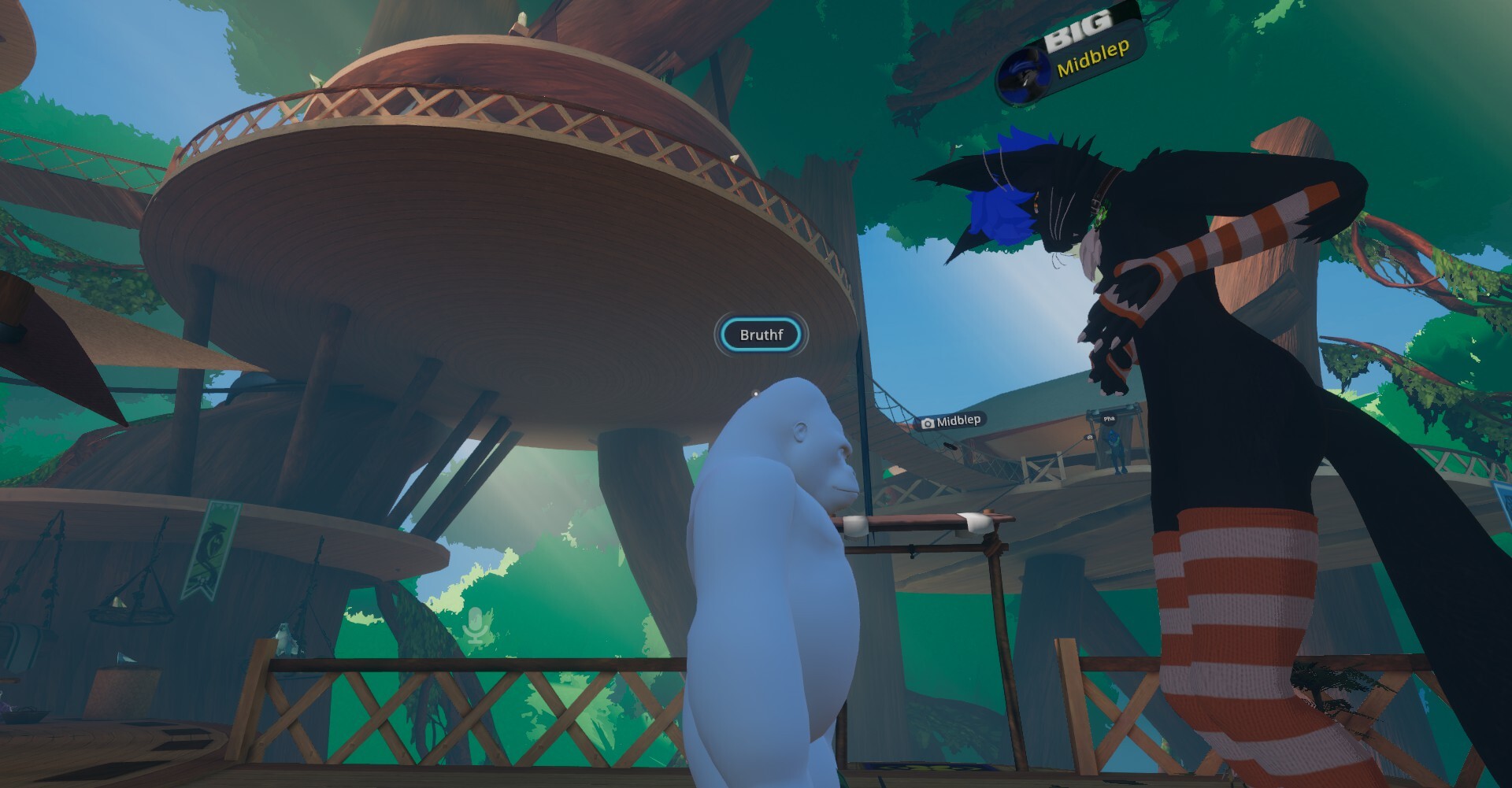Click the Midblep camera label
Image resolution: width=1512 pixels, height=788 pixels.
point(951,421)
